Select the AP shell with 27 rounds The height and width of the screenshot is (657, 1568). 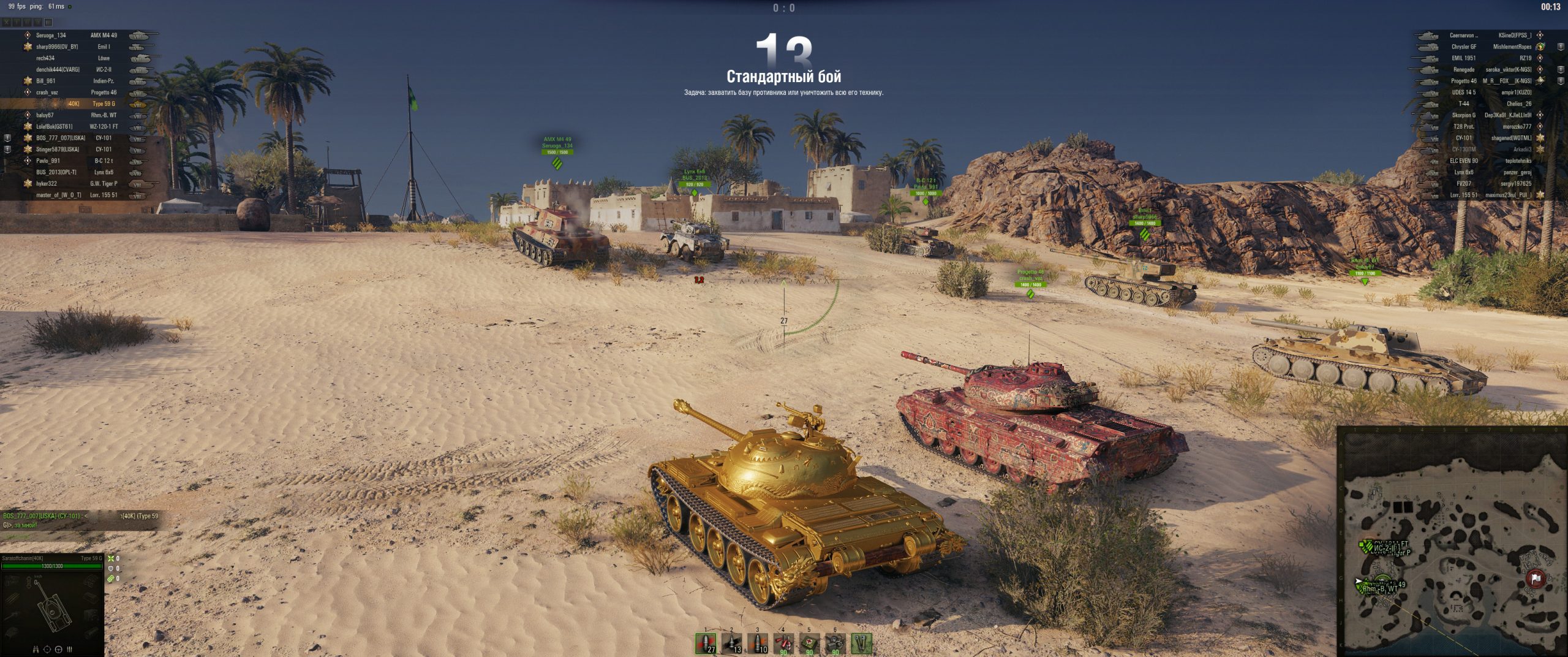pos(706,643)
